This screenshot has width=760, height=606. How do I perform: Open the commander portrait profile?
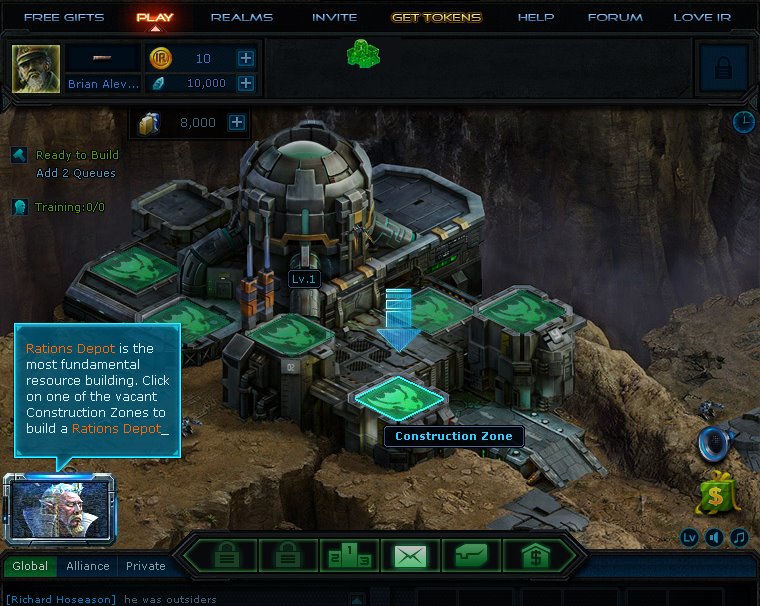point(36,68)
